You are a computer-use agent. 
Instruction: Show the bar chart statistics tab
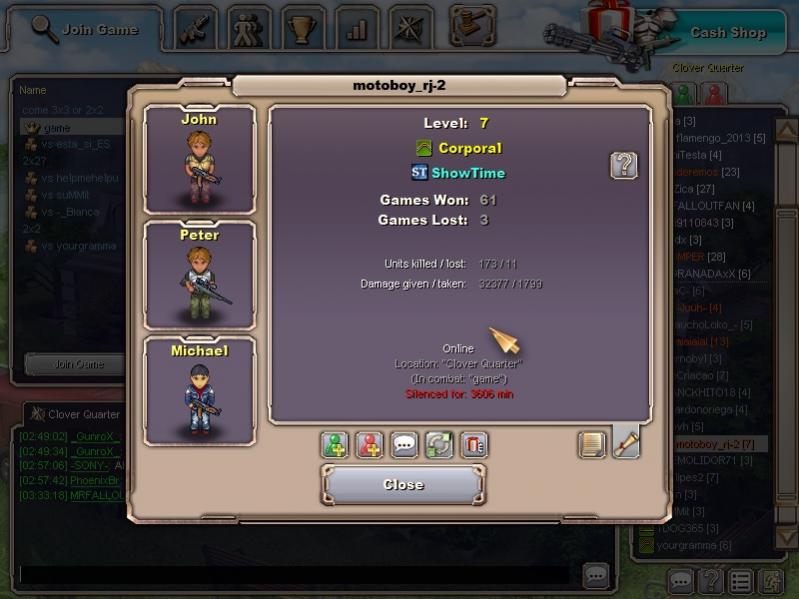tap(357, 30)
